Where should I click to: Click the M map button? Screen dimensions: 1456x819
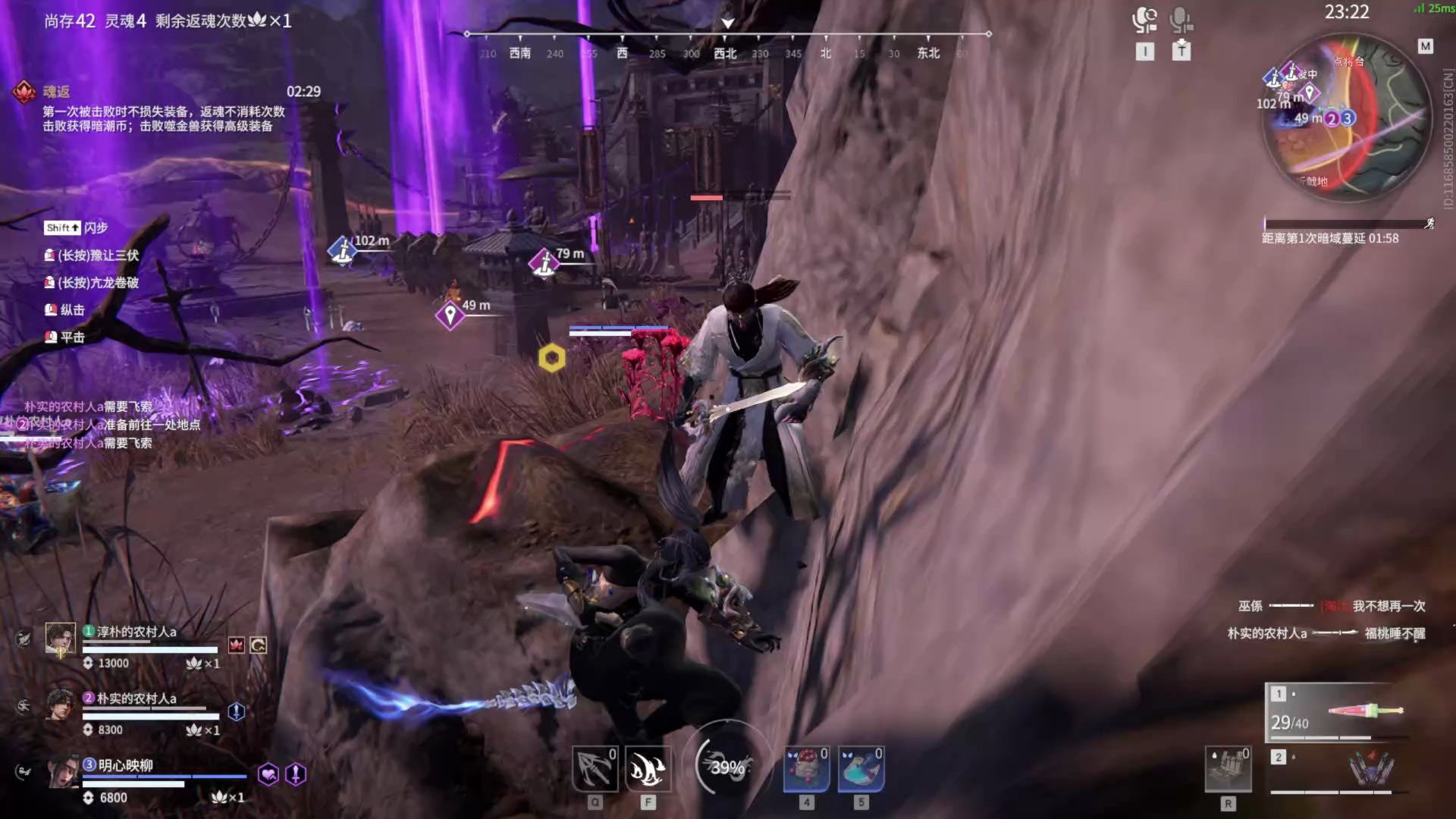1426,46
